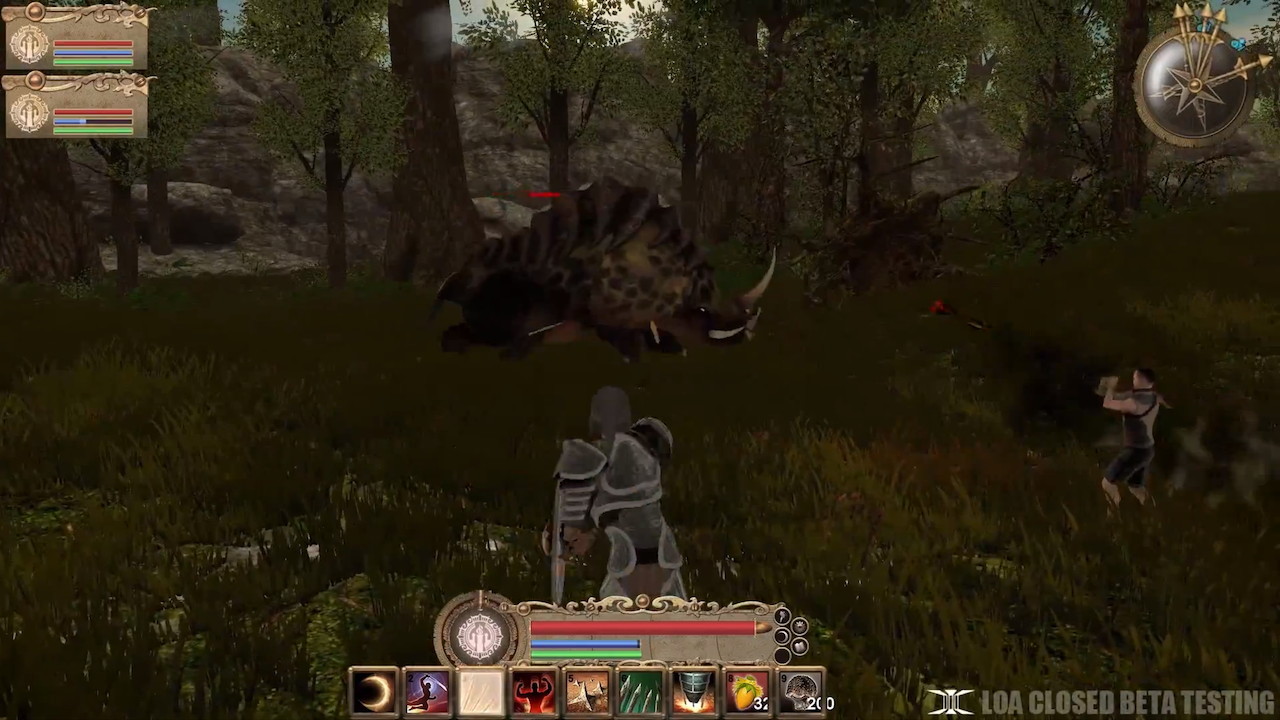The height and width of the screenshot is (720, 1280).
Task: Select the leaping sword attack in slot 2
Action: (x=427, y=690)
